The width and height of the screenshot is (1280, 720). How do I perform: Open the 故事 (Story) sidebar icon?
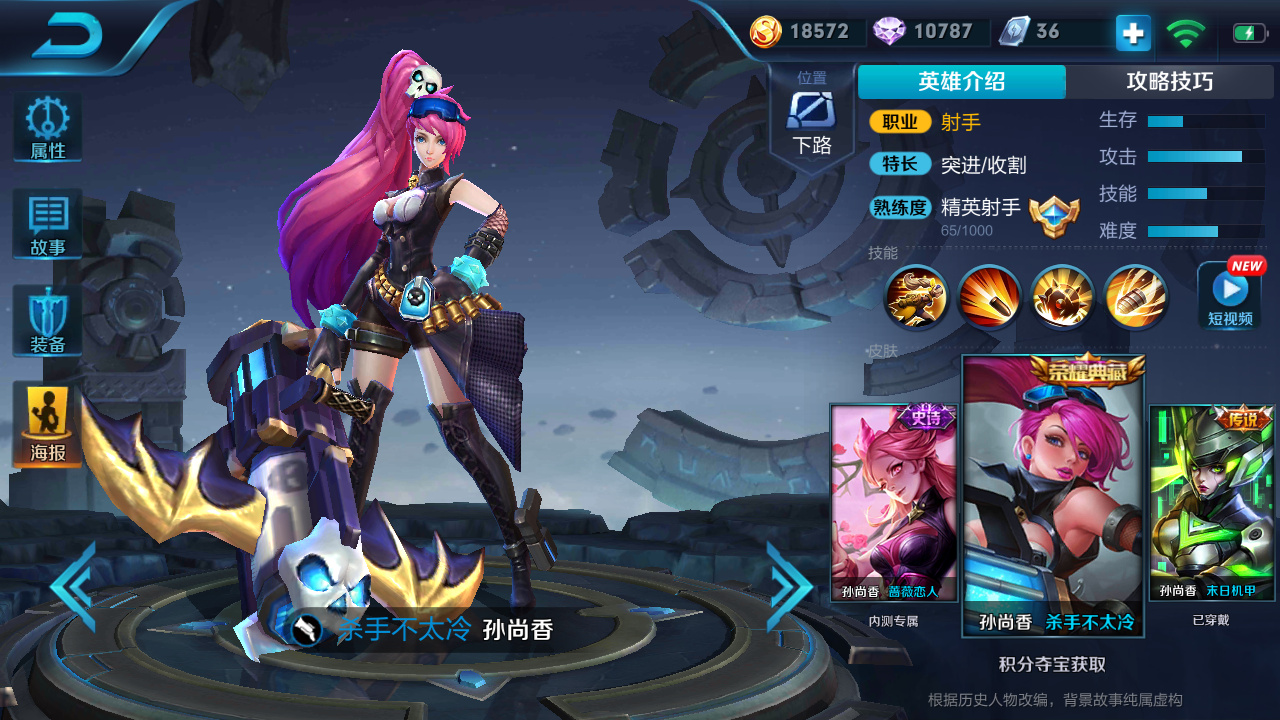point(46,222)
